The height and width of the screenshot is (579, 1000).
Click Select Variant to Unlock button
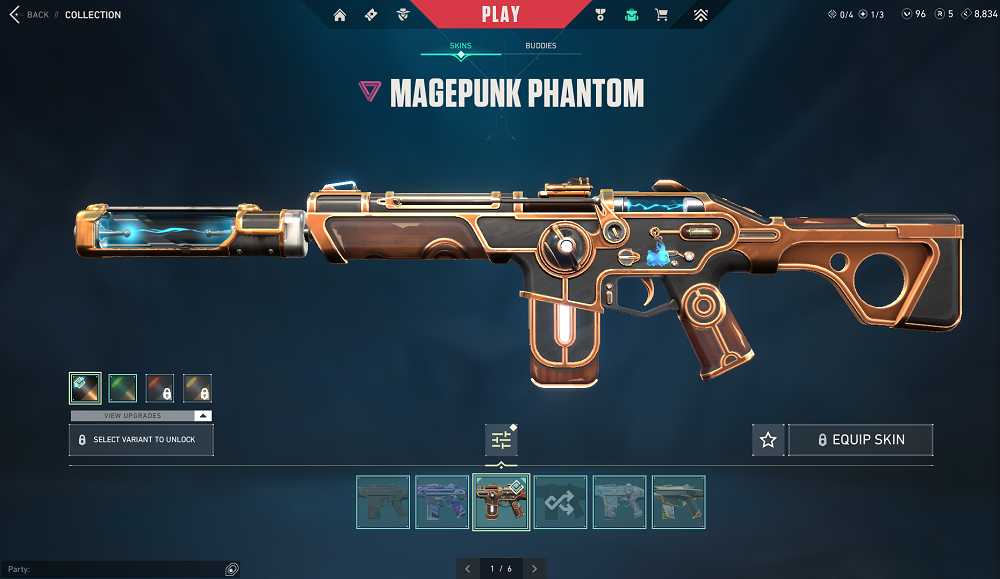[x=141, y=440]
